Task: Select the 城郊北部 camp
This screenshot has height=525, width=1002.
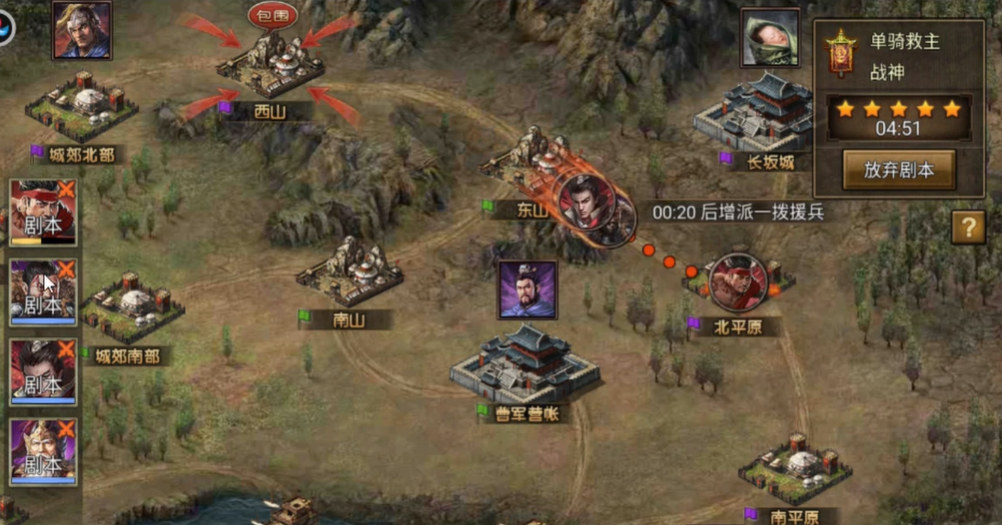Action: (80, 105)
